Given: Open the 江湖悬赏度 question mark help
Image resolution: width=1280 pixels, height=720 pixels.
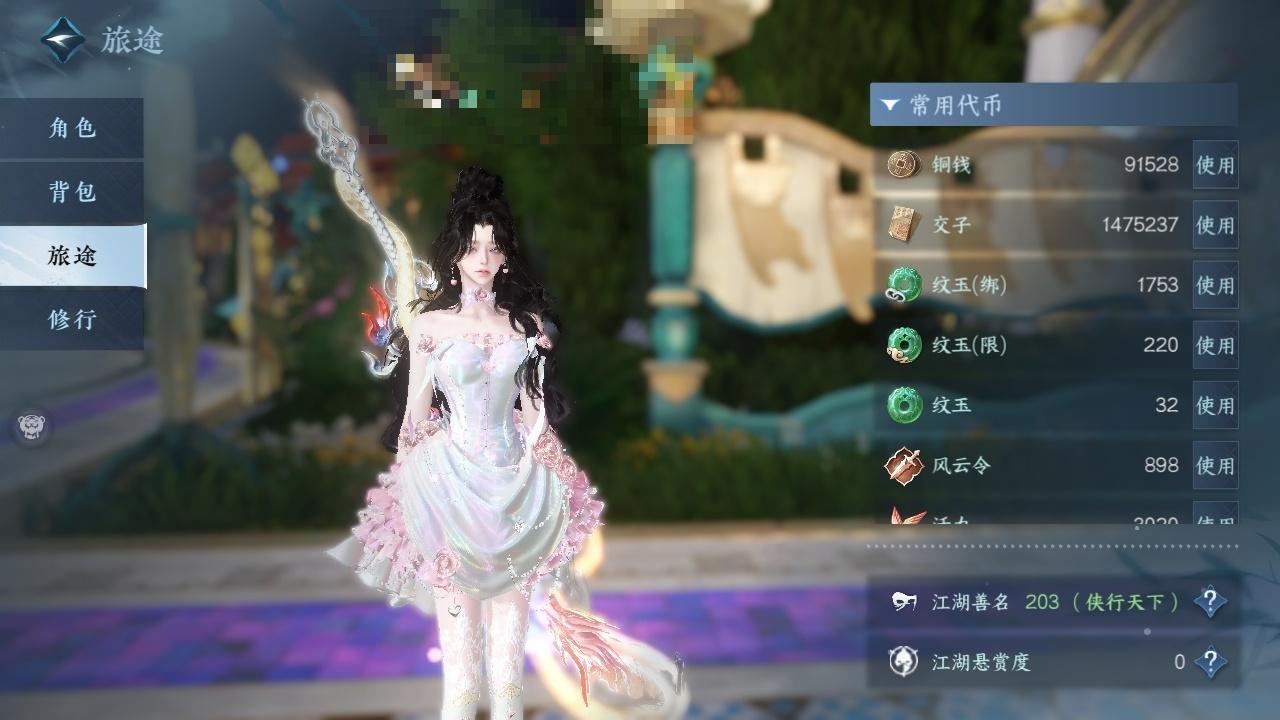Looking at the screenshot, I should (x=1210, y=662).
